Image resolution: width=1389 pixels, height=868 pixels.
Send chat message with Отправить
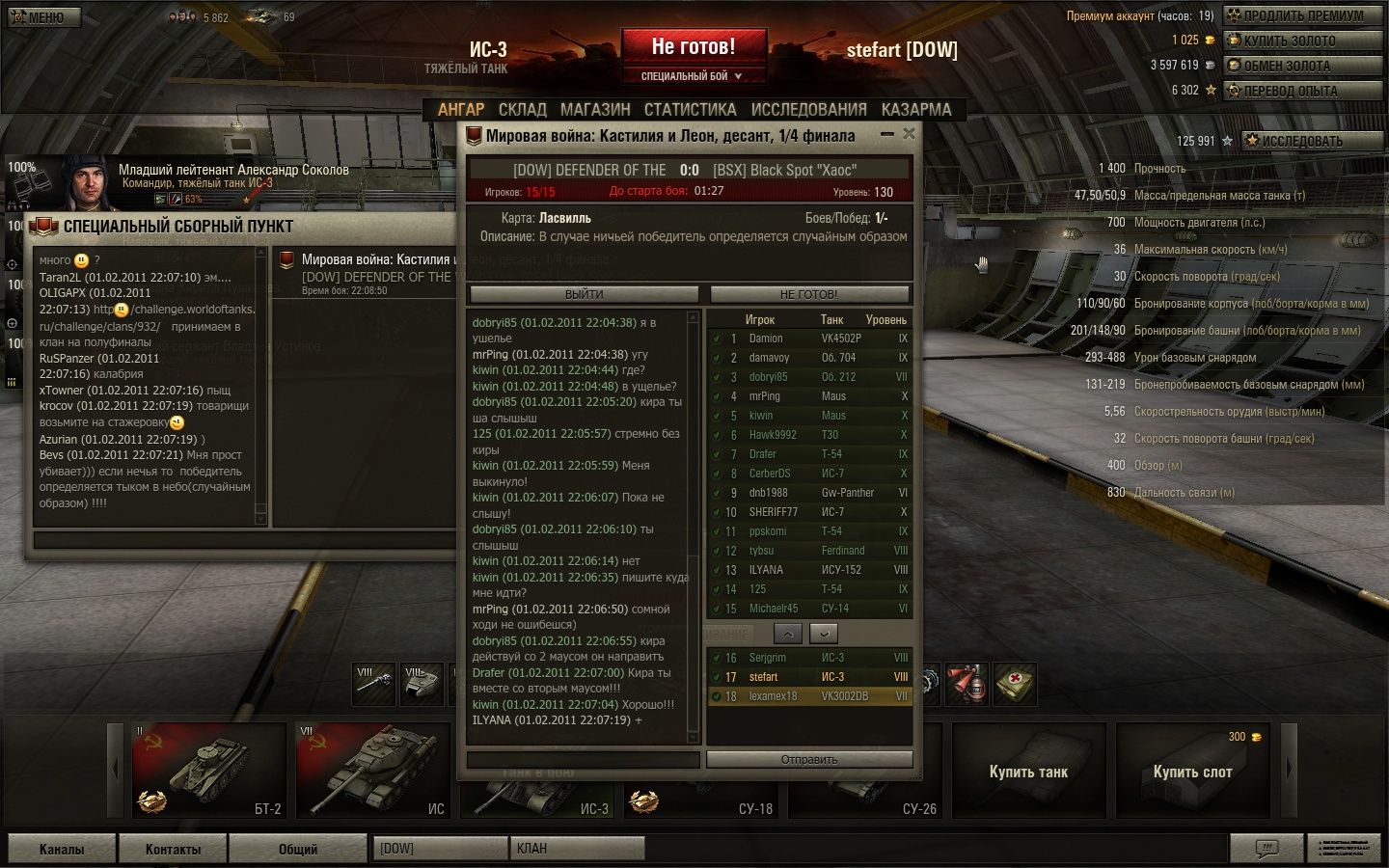[x=809, y=760]
